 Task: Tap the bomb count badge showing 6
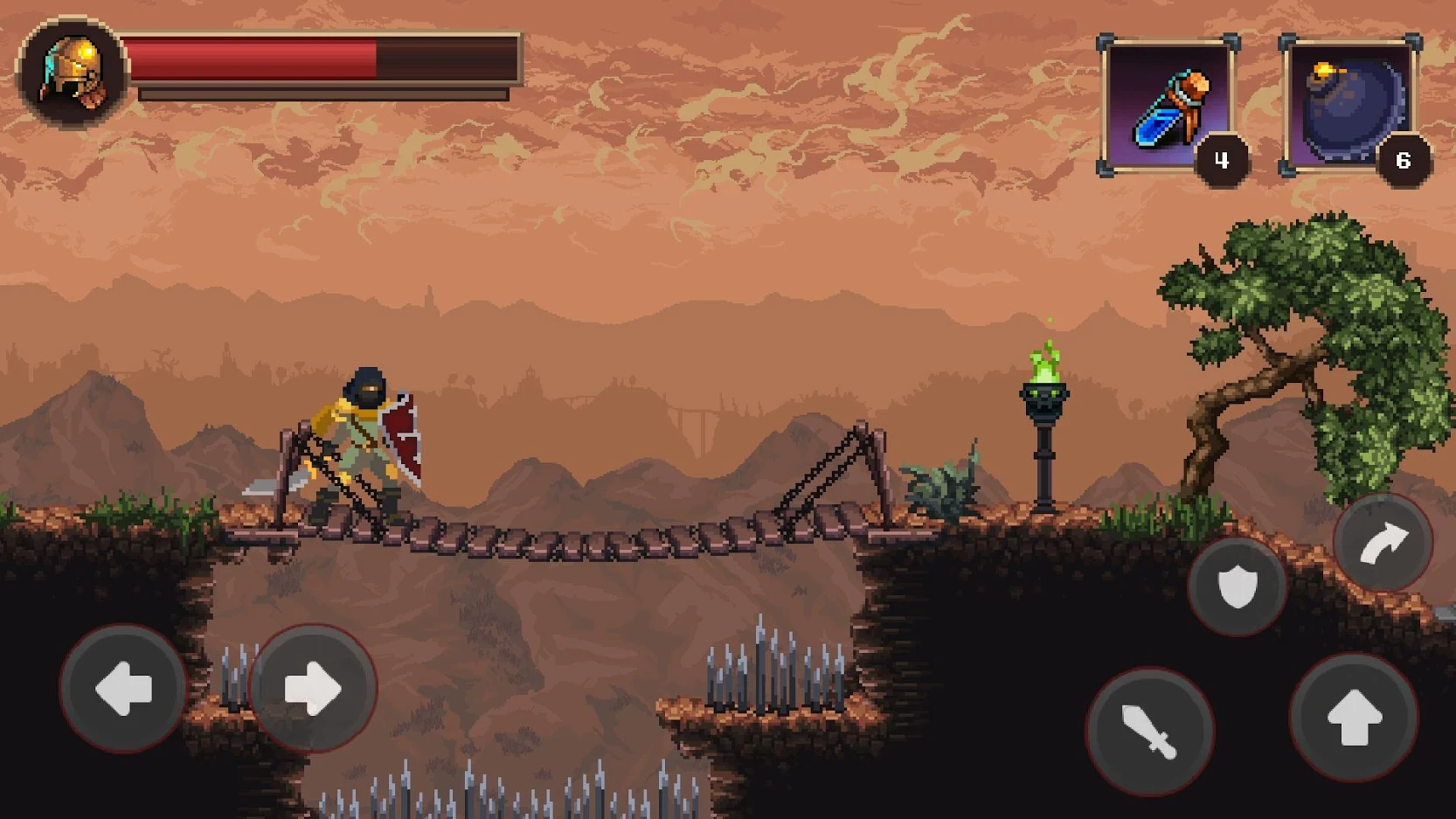[x=1404, y=160]
